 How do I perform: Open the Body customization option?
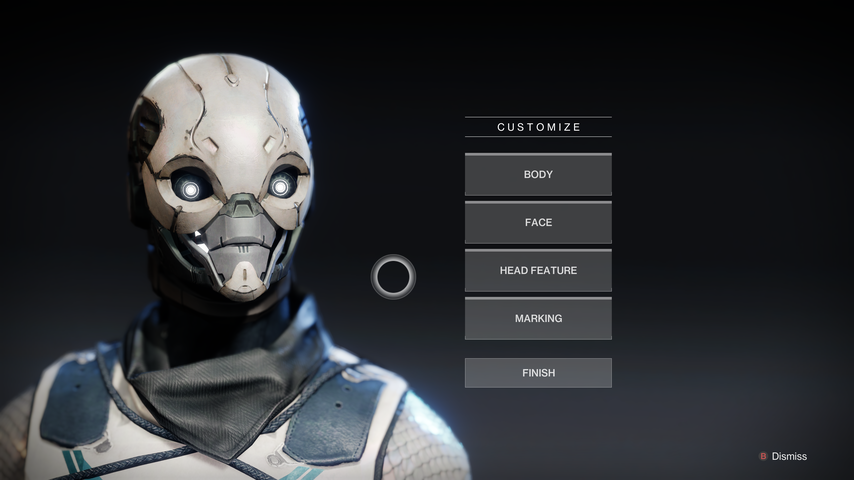538,175
